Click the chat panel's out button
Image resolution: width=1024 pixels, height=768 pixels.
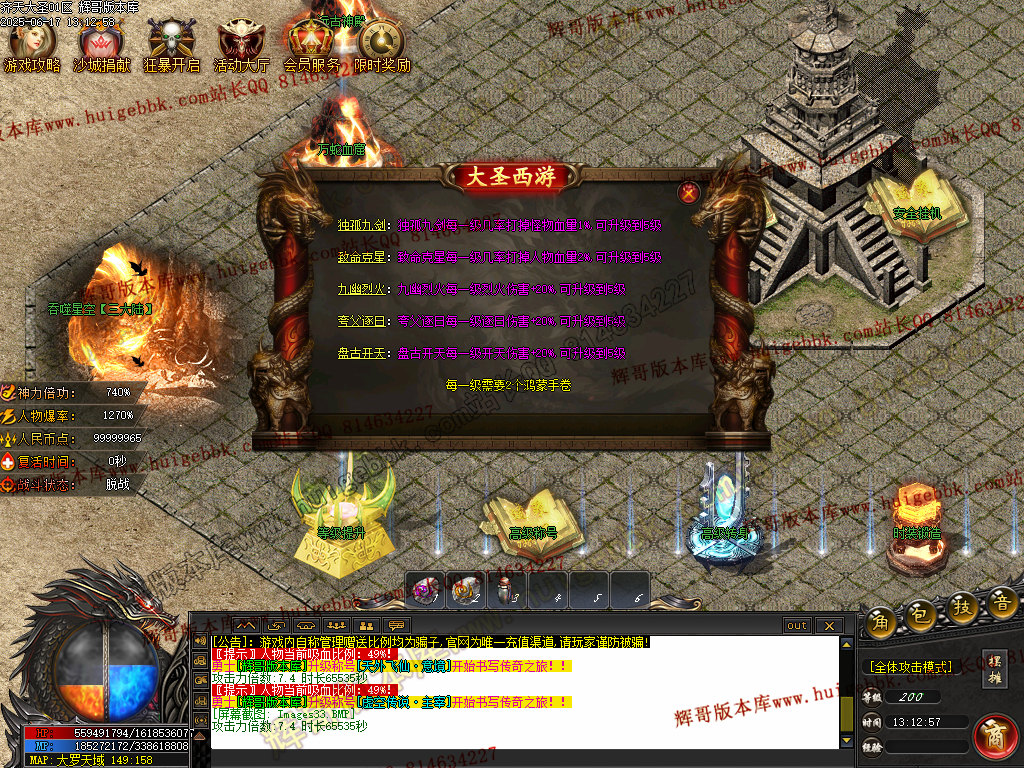(797, 626)
